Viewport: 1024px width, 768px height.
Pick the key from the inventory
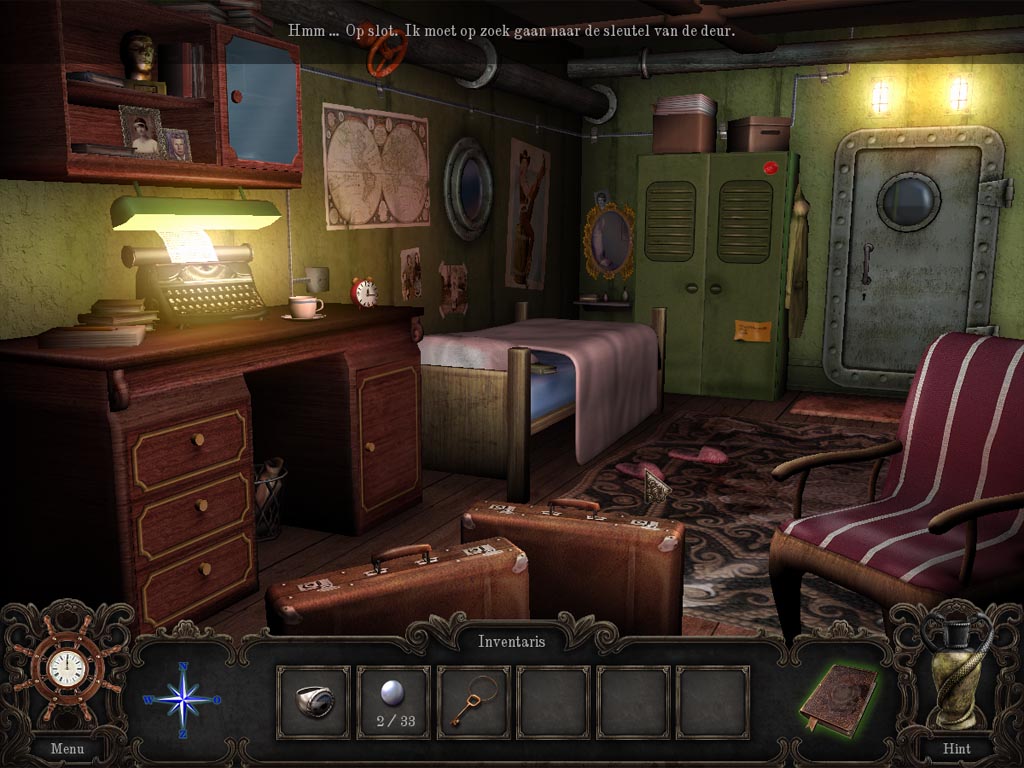click(473, 702)
